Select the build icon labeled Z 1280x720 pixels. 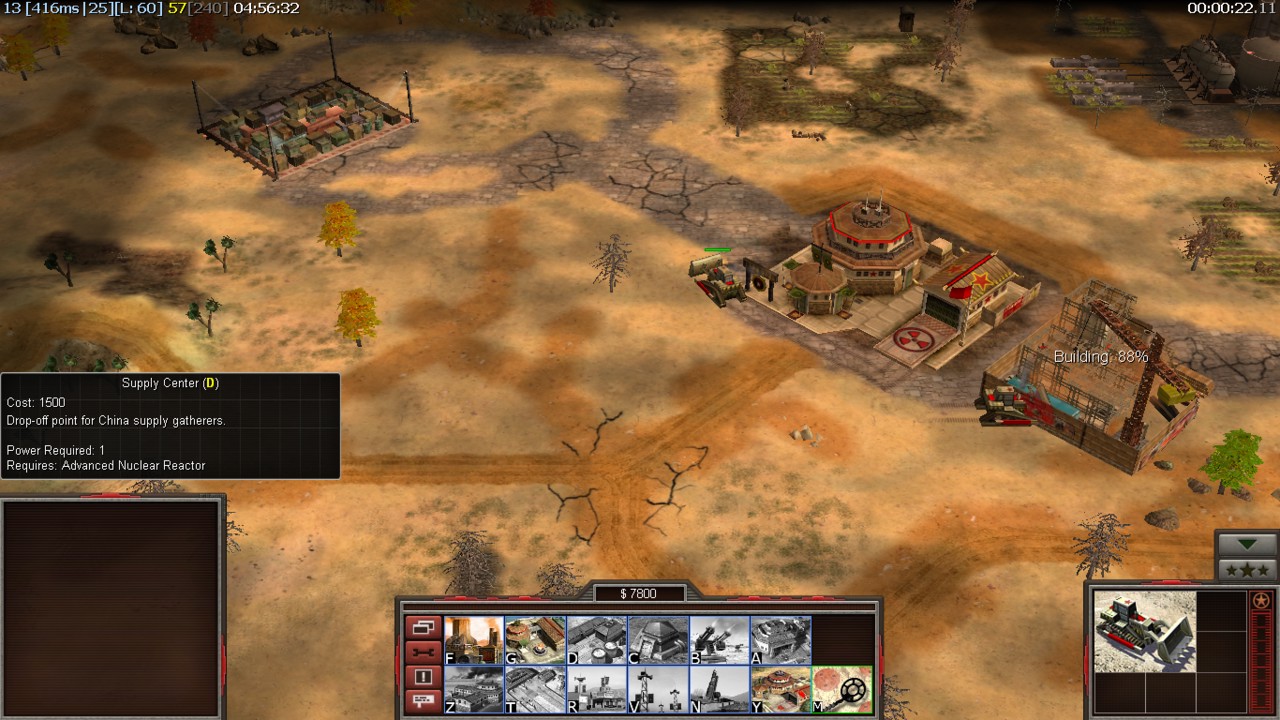[x=474, y=690]
